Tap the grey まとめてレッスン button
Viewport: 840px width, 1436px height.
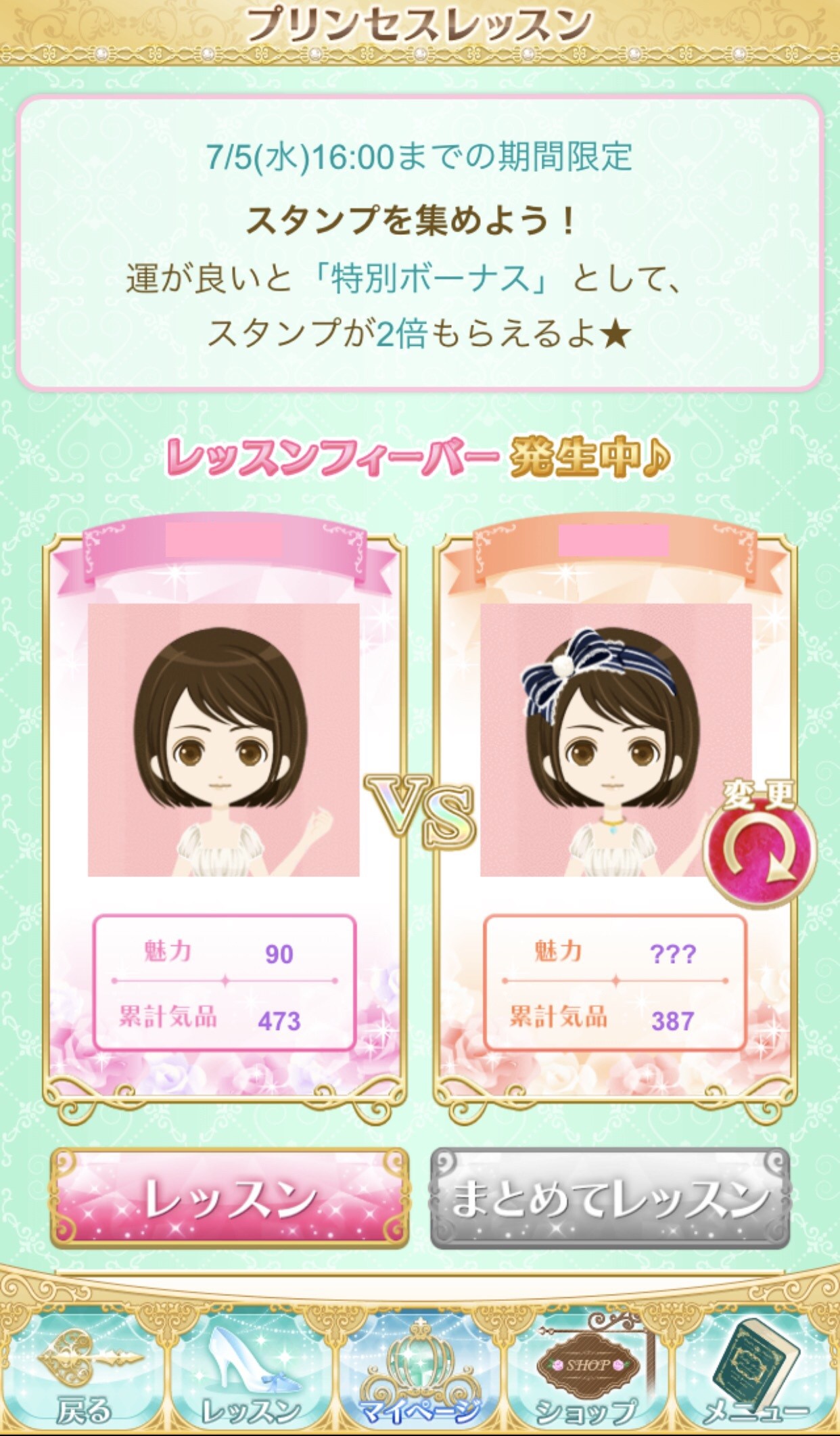pos(609,1198)
